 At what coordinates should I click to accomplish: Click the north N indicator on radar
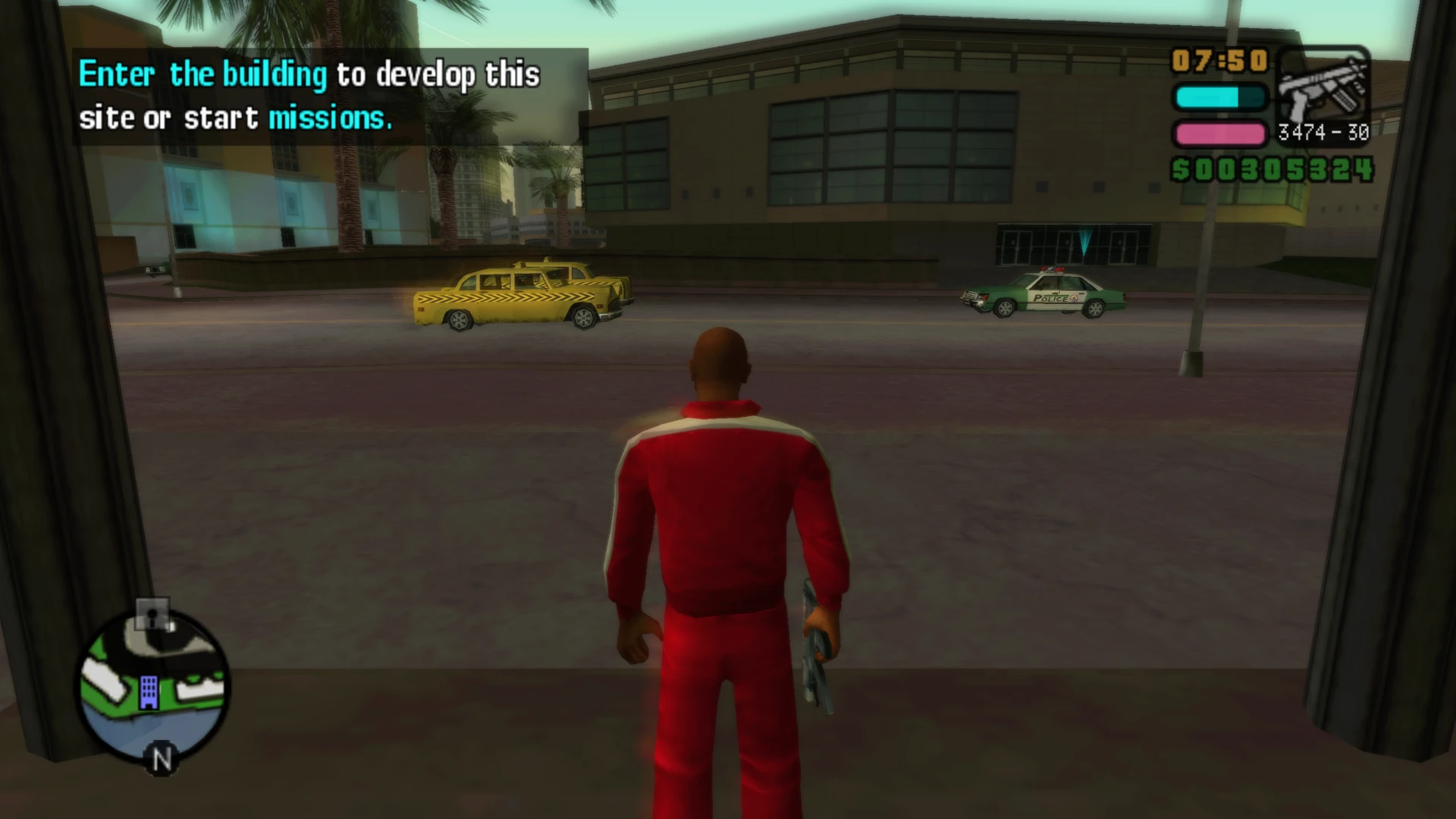coord(162,759)
